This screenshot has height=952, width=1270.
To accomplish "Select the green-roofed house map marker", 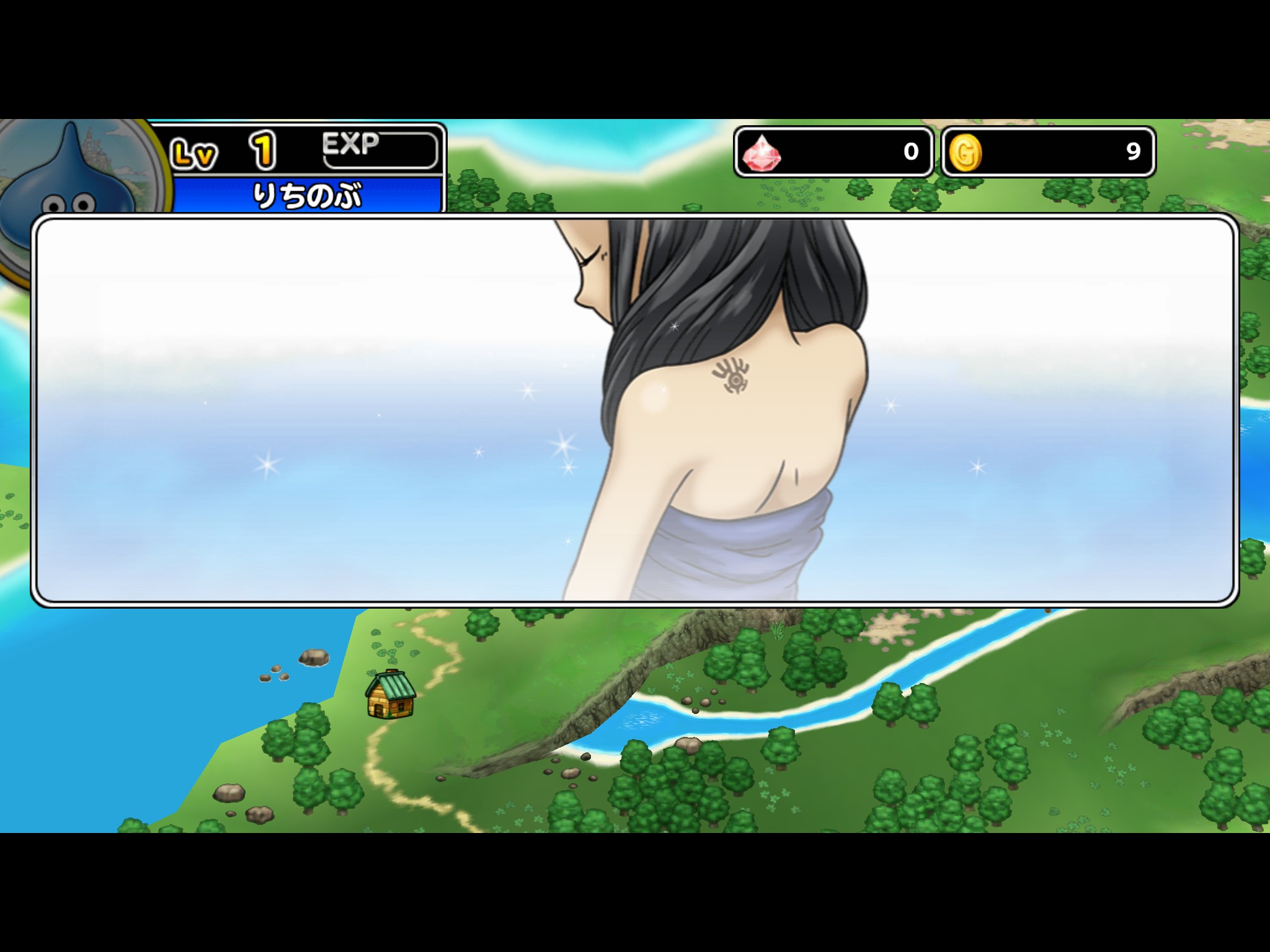I will [391, 695].
